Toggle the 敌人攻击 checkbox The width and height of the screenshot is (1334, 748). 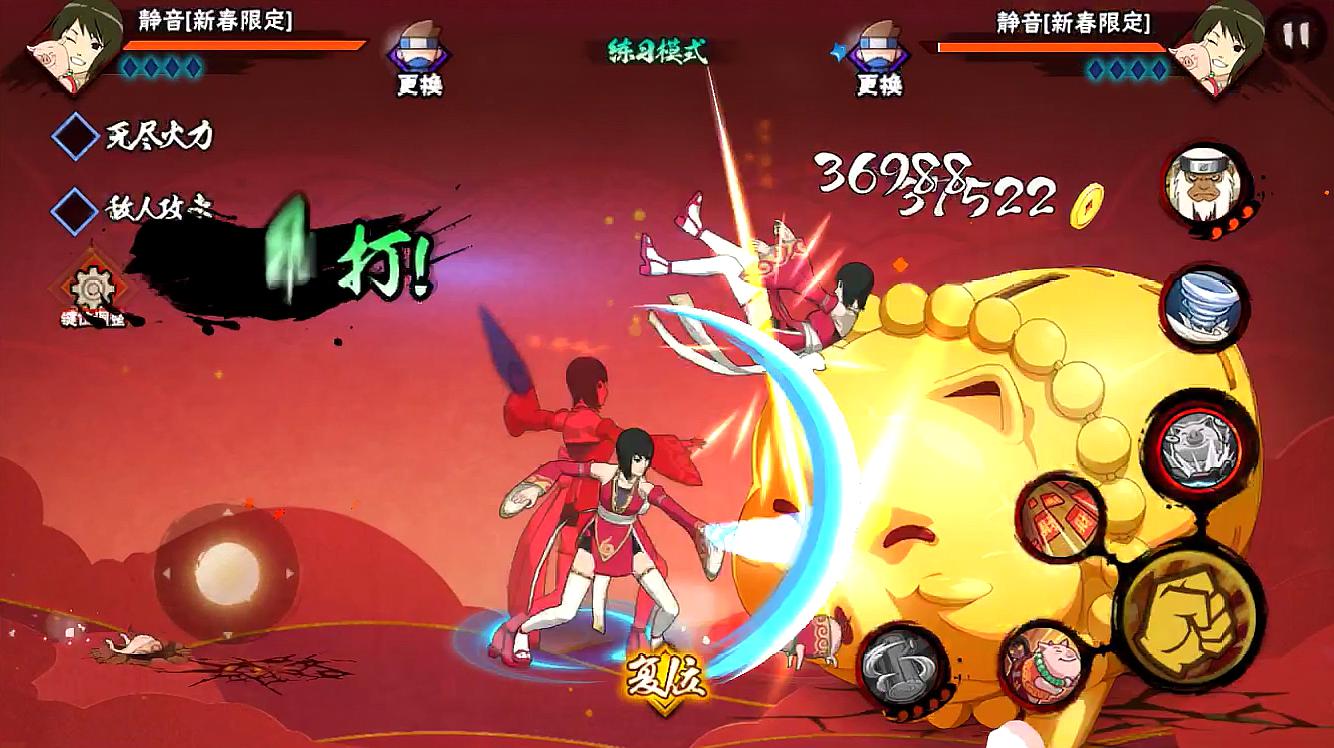click(74, 209)
